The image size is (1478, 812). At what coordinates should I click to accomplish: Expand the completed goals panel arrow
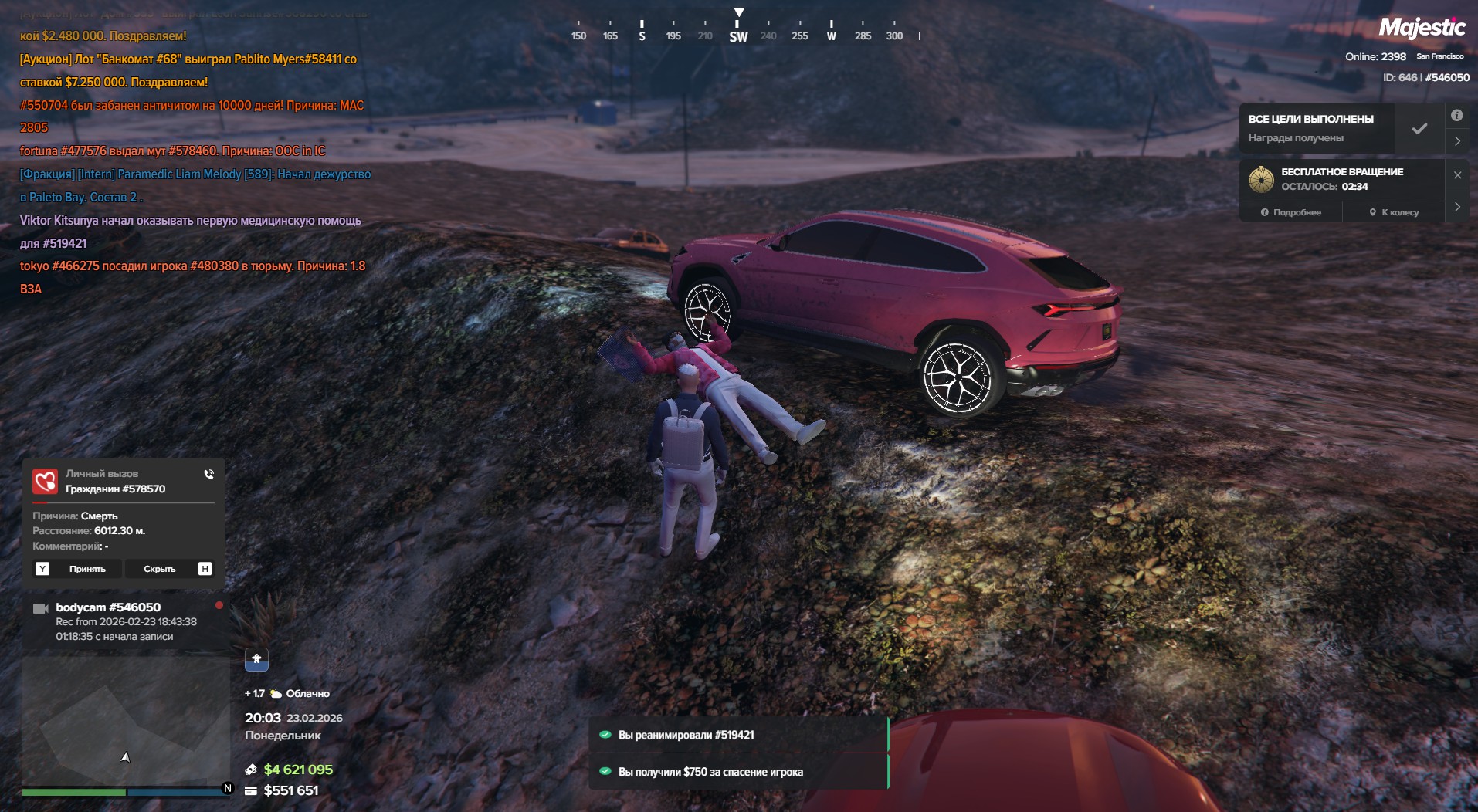[1457, 141]
